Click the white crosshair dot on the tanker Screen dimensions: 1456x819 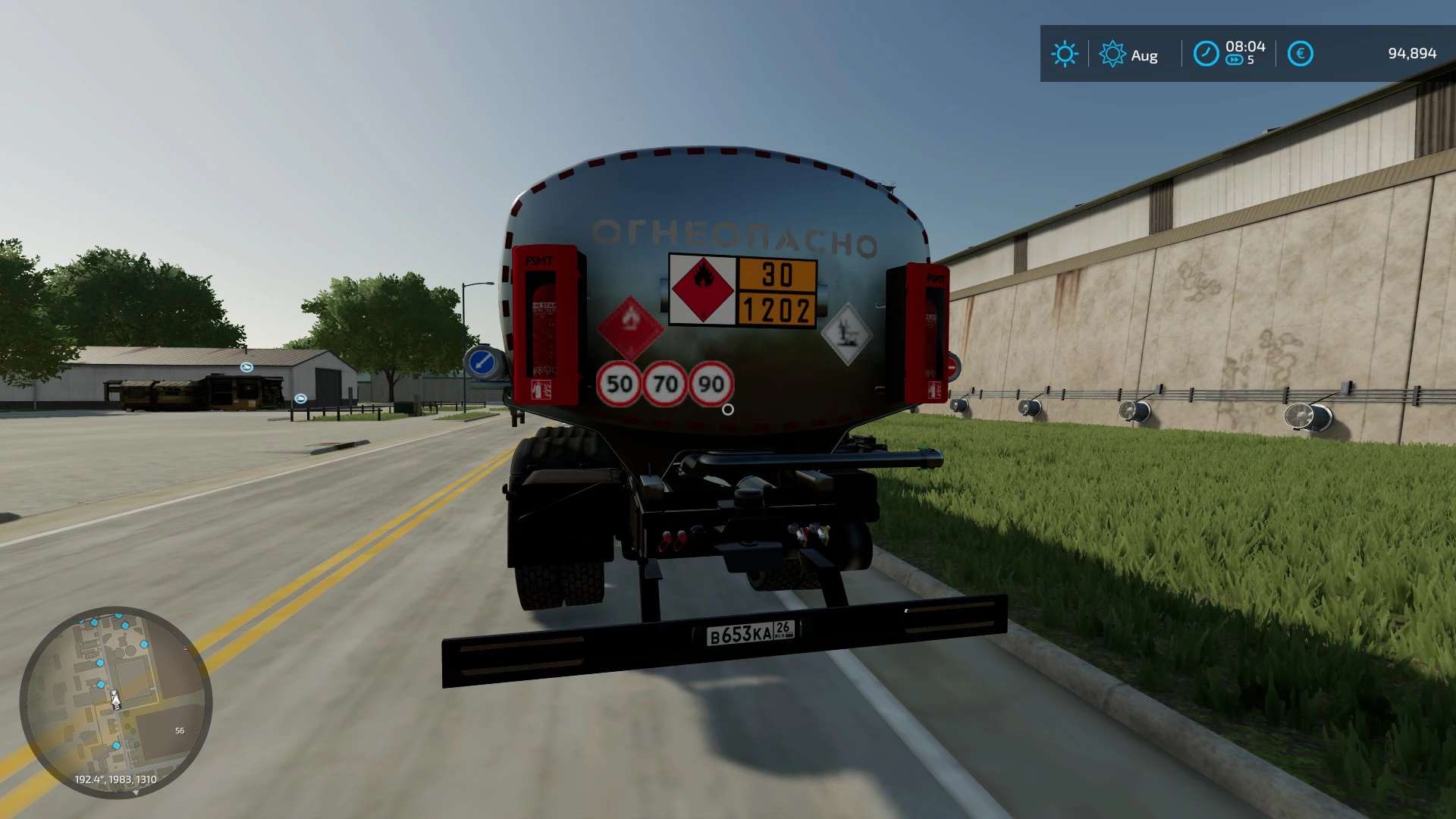[x=729, y=409]
